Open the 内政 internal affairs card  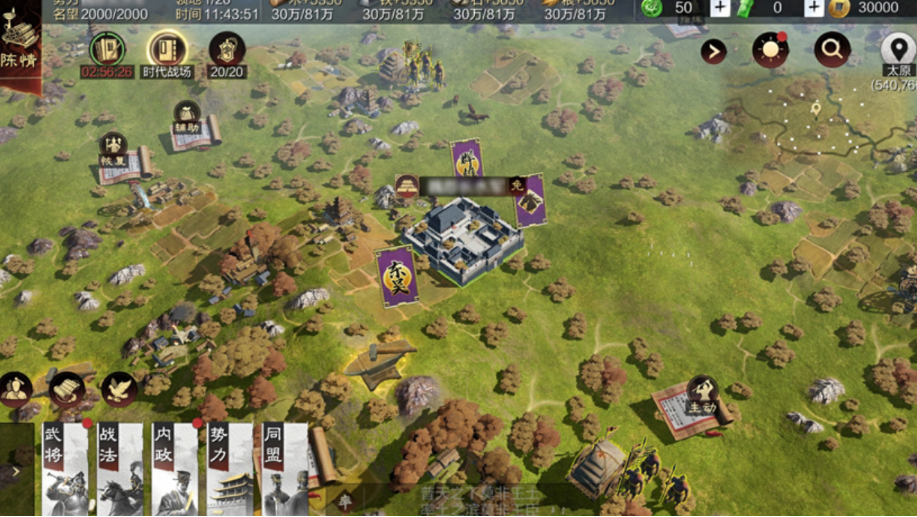pyautogui.click(x=175, y=470)
